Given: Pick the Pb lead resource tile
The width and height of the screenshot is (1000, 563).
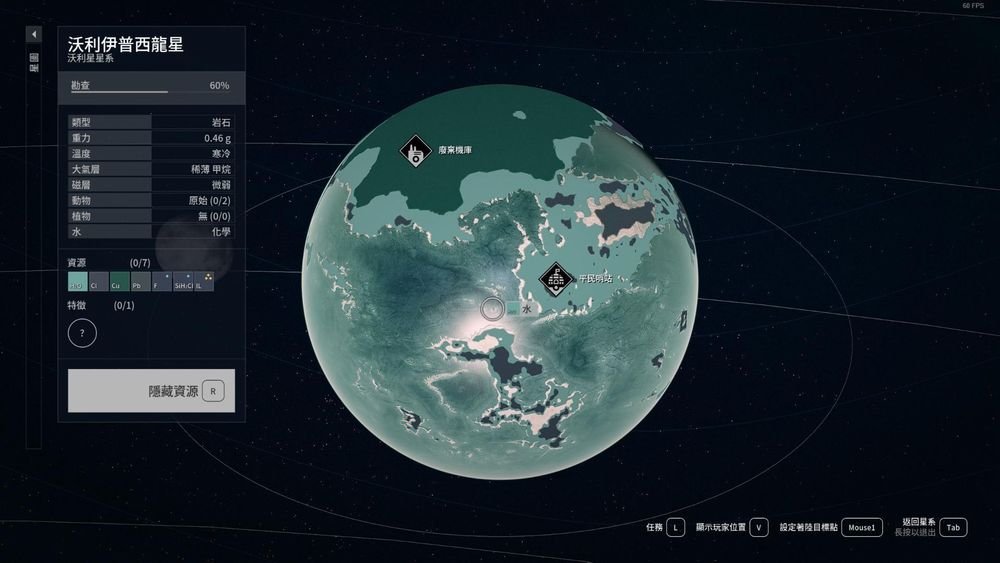Looking at the screenshot, I should [140, 282].
